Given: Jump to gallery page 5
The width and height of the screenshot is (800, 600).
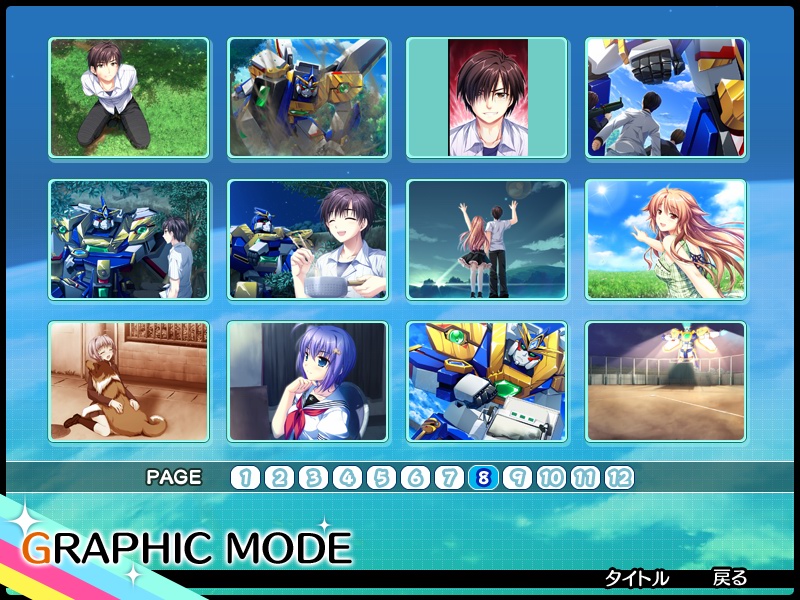Looking at the screenshot, I should pyautogui.click(x=381, y=478).
